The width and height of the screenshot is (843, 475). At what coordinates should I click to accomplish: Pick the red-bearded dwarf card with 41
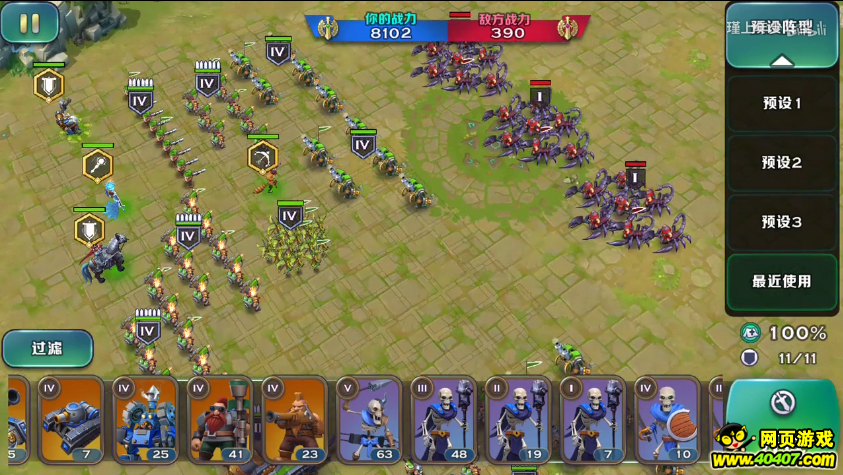click(220, 420)
